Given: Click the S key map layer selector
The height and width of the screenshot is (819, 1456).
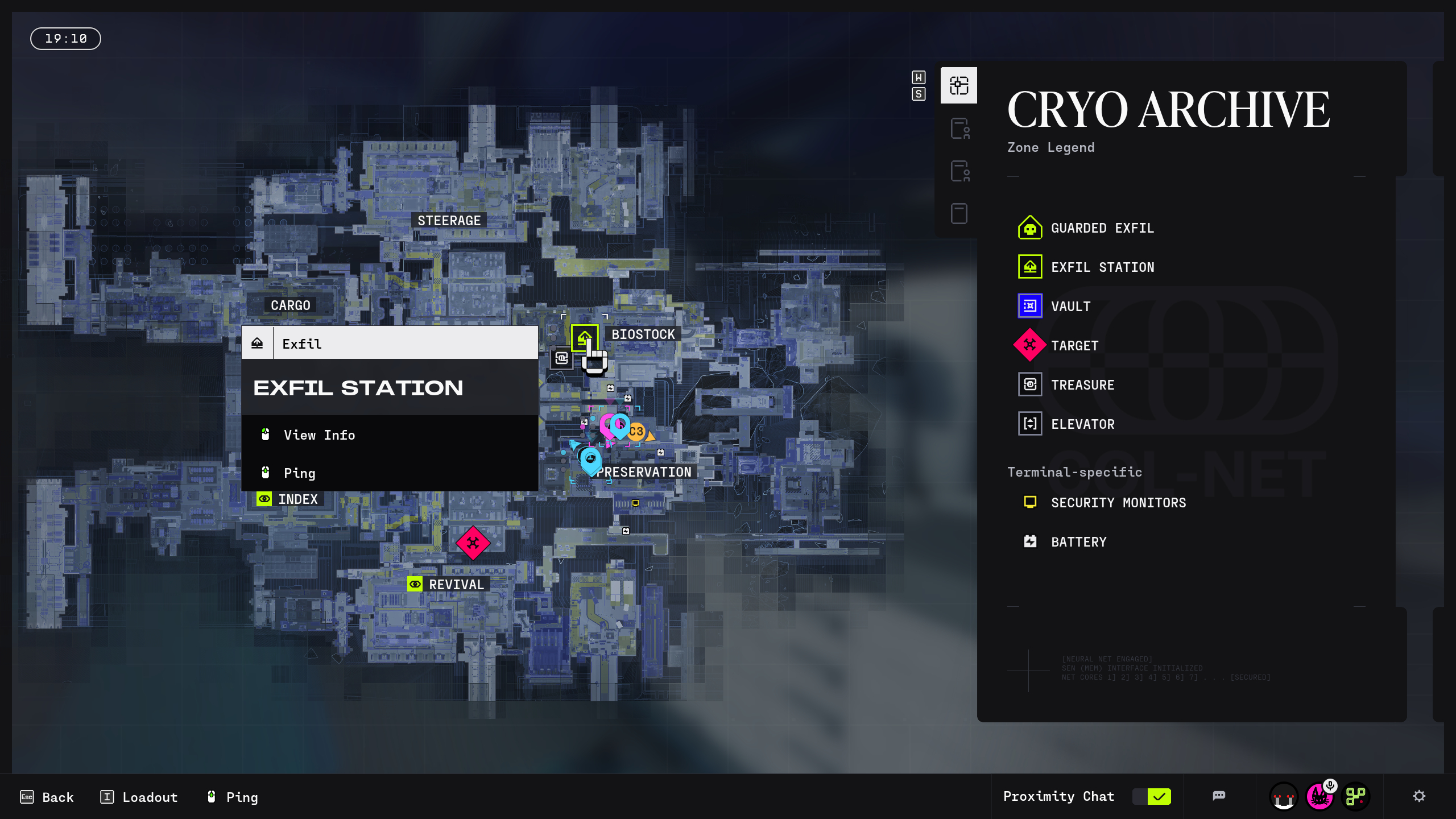Looking at the screenshot, I should [x=918, y=94].
